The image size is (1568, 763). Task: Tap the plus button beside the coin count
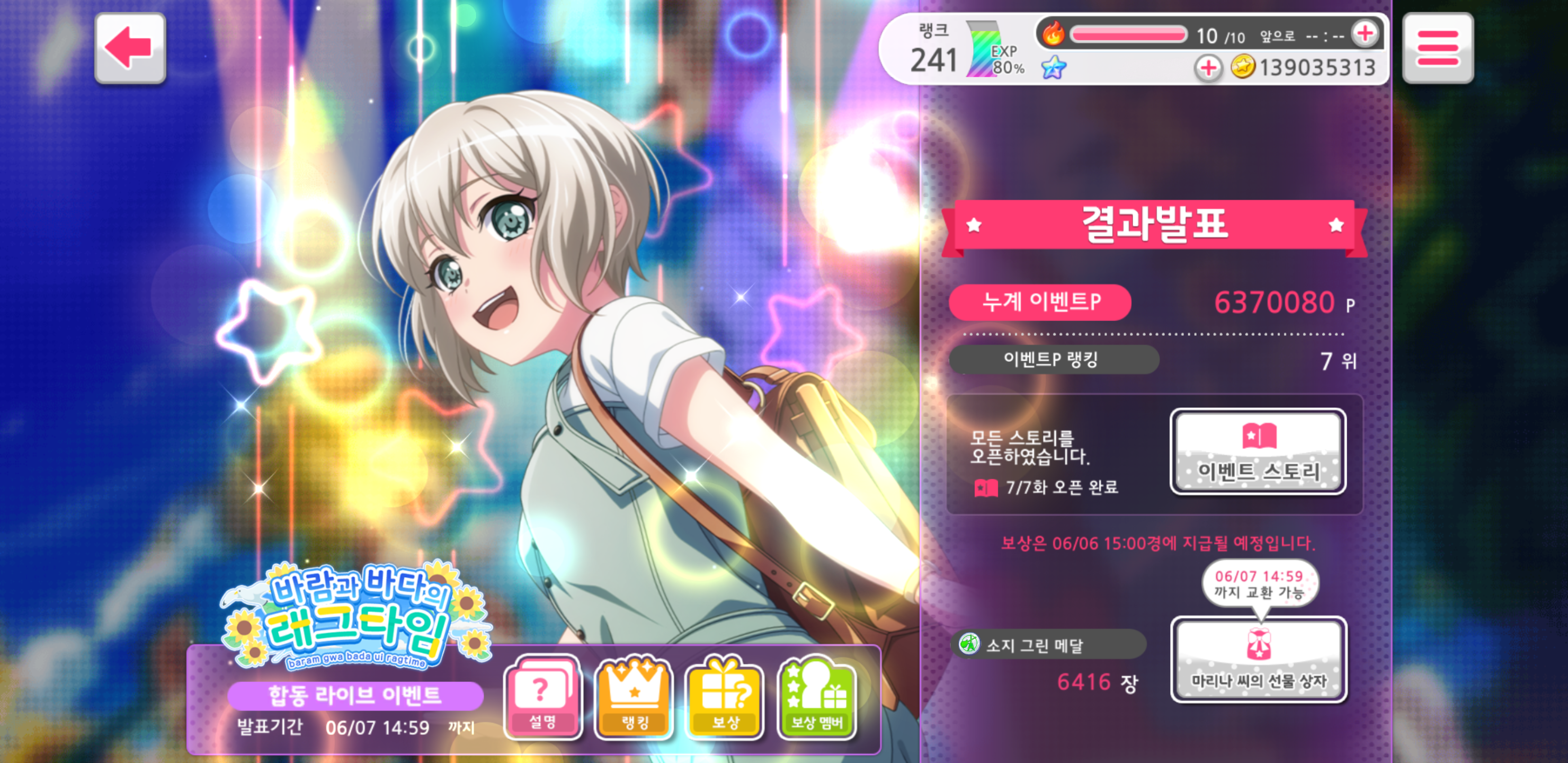[1208, 68]
